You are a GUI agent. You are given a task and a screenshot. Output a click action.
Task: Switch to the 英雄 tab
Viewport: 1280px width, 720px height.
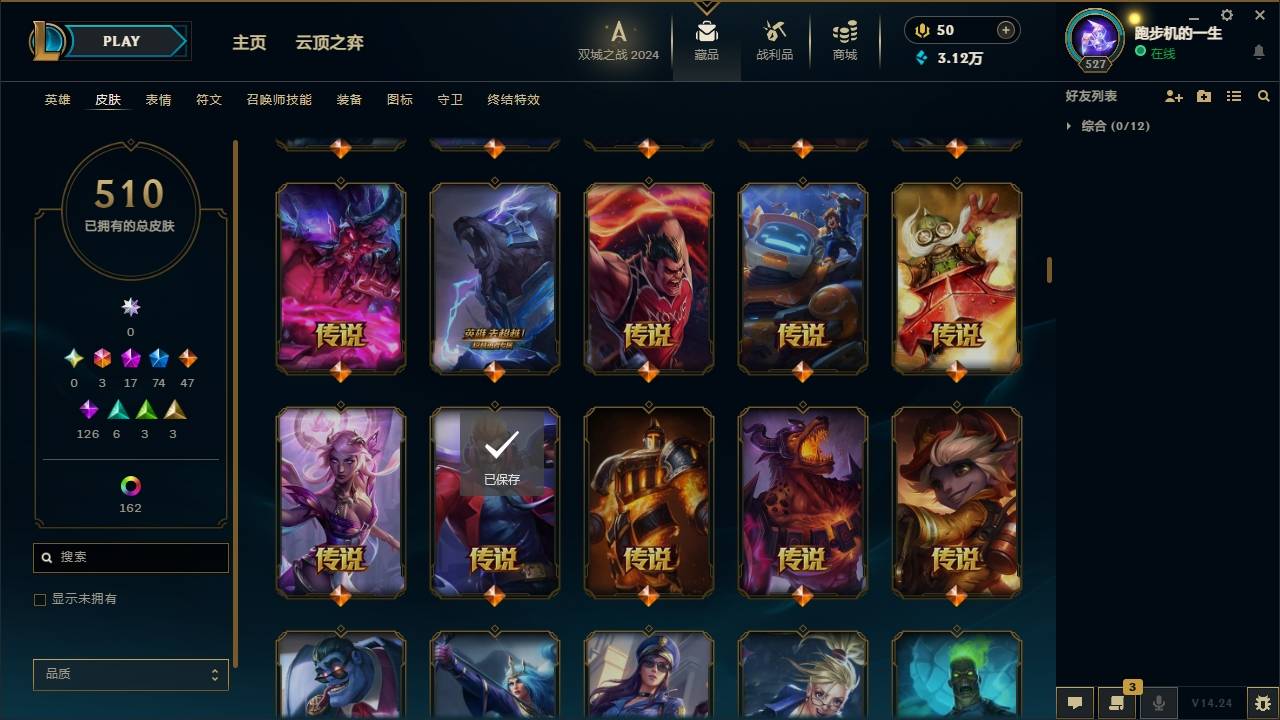(57, 99)
